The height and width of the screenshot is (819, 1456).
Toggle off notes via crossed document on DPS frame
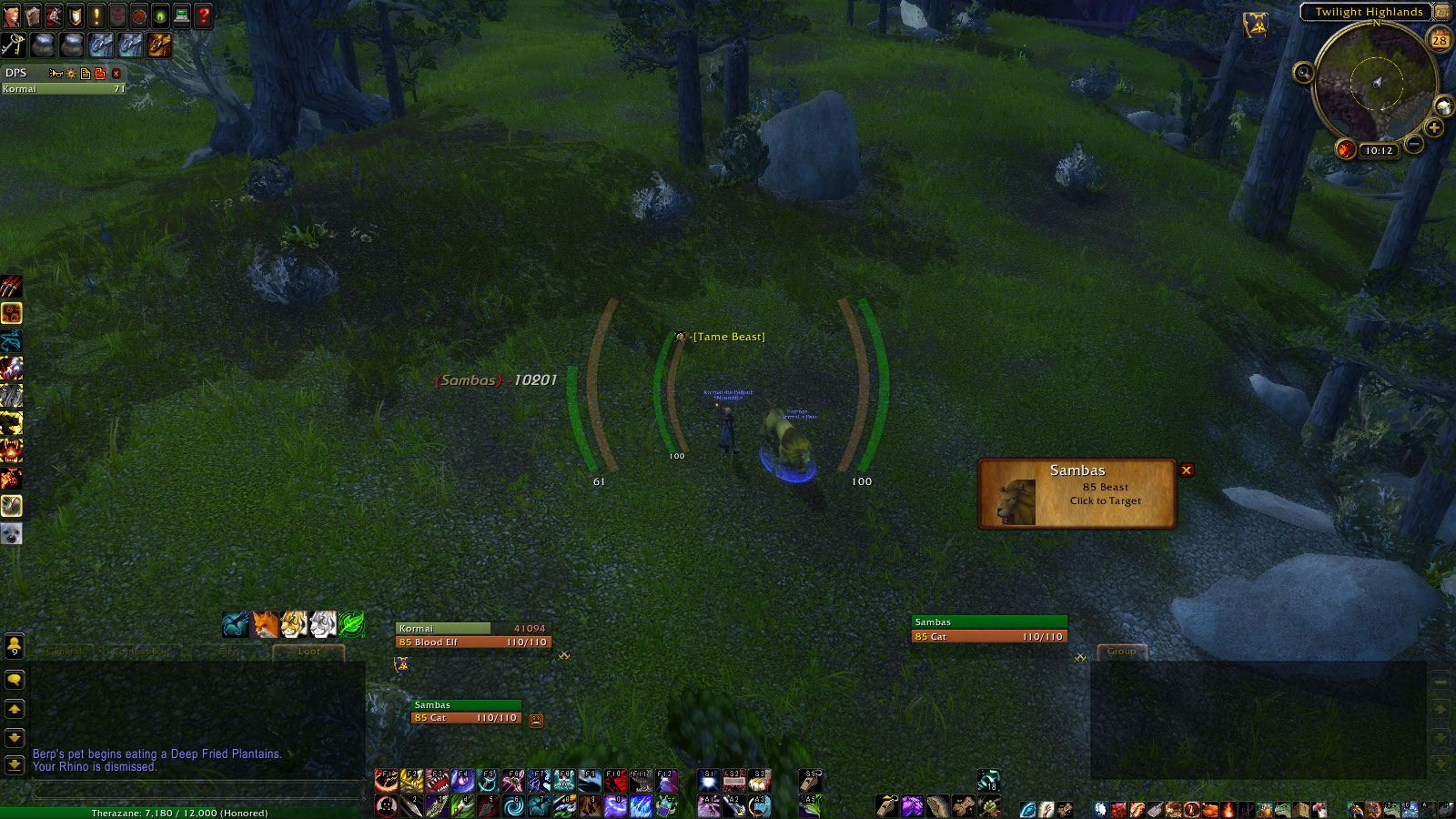(x=100, y=74)
